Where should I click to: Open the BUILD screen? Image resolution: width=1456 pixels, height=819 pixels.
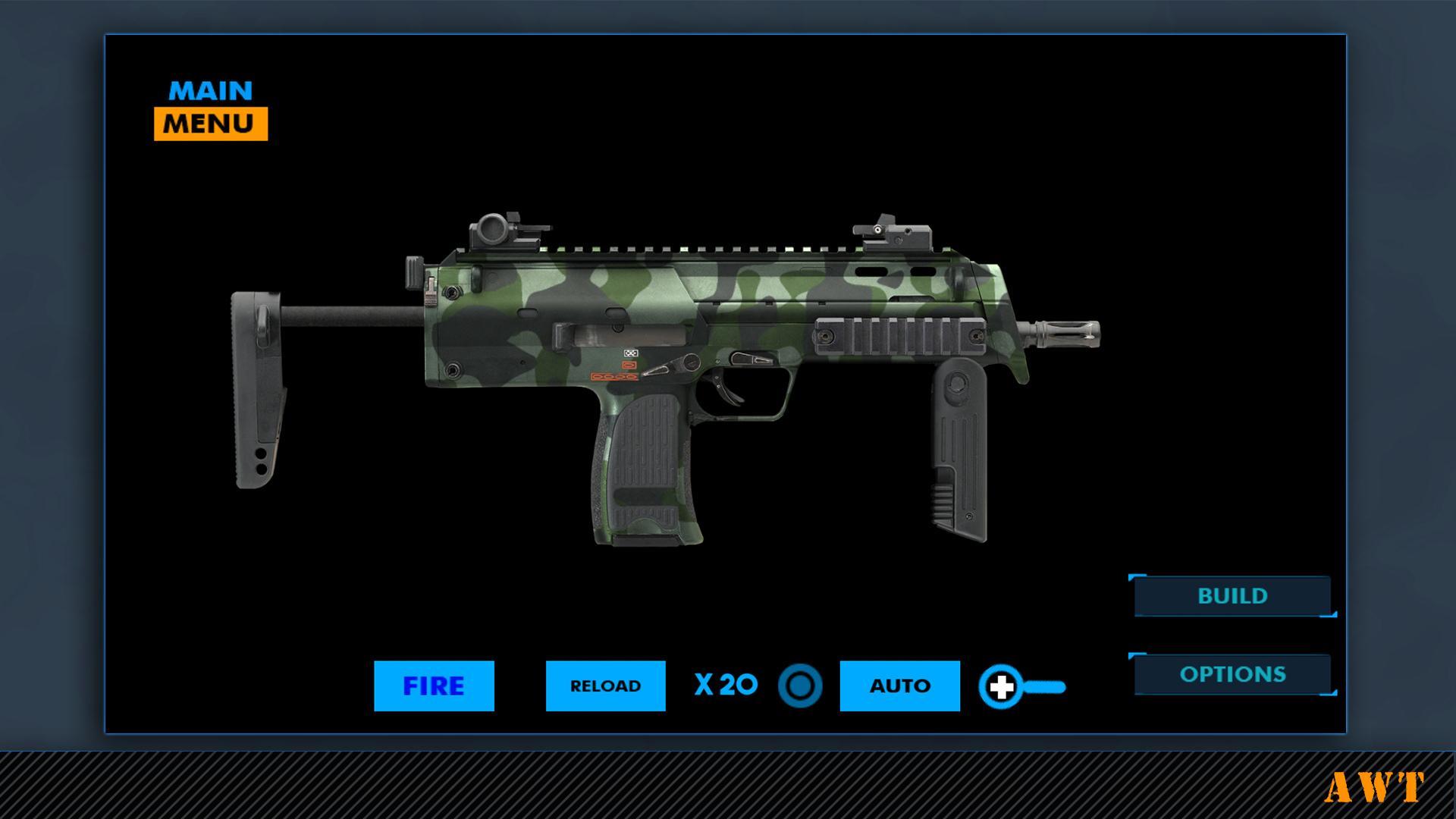[1232, 596]
